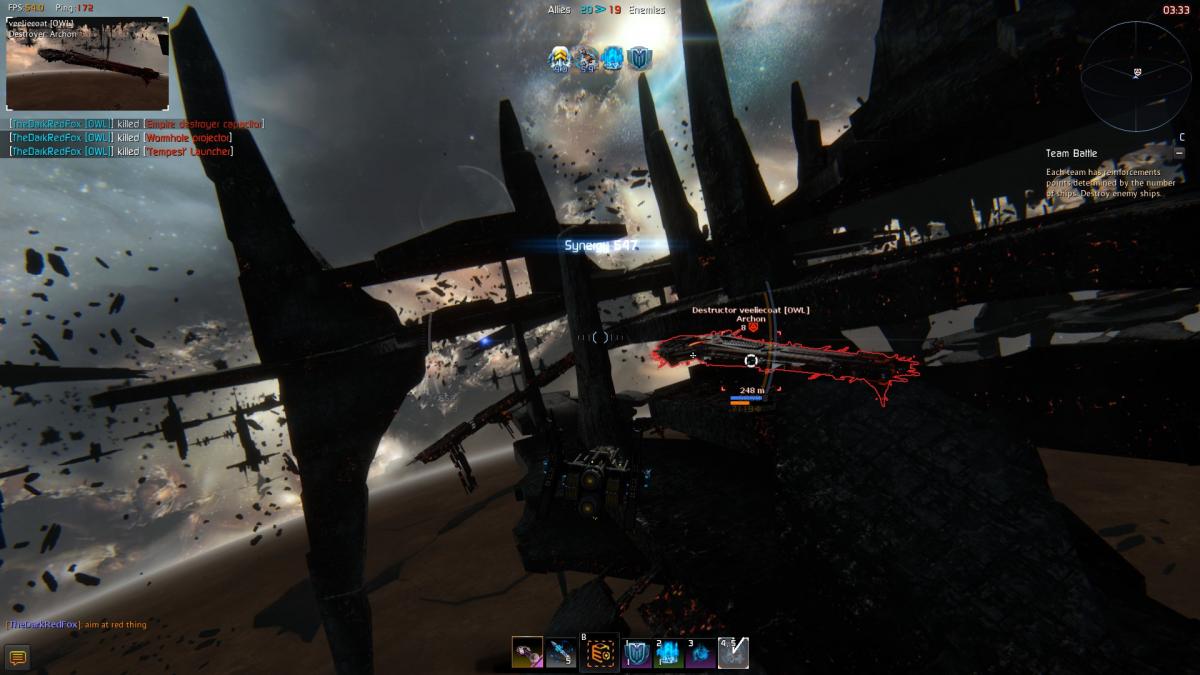
Task: Activate the grey module in slot 4
Action: 733,653
